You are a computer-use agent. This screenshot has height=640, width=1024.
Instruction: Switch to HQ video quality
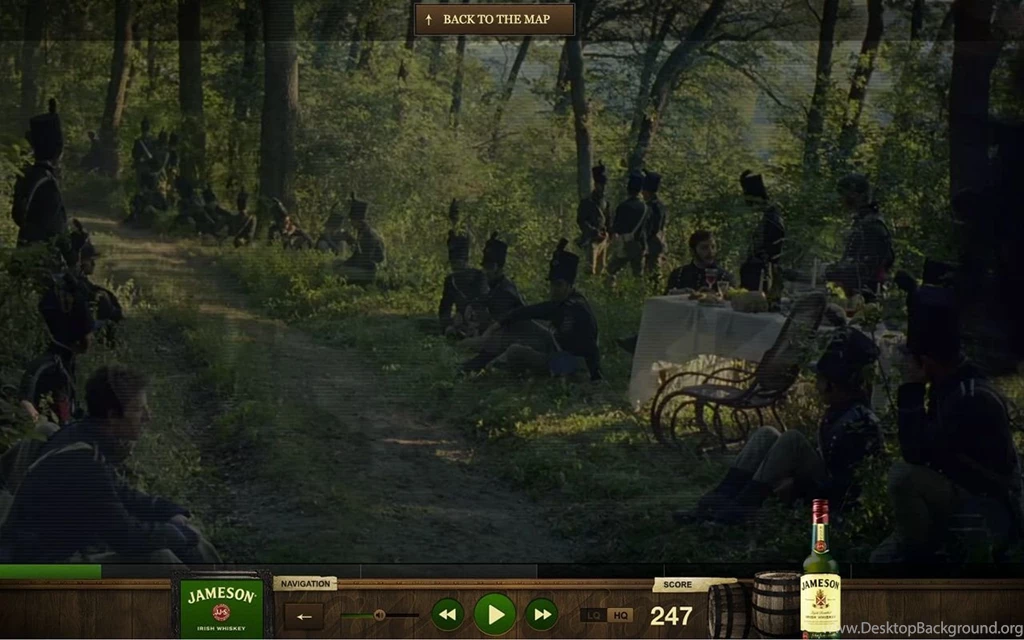620,615
